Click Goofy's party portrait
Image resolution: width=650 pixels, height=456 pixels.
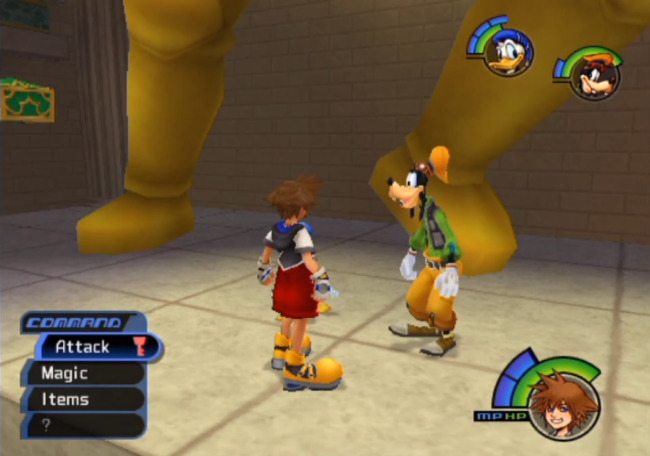pyautogui.click(x=595, y=76)
